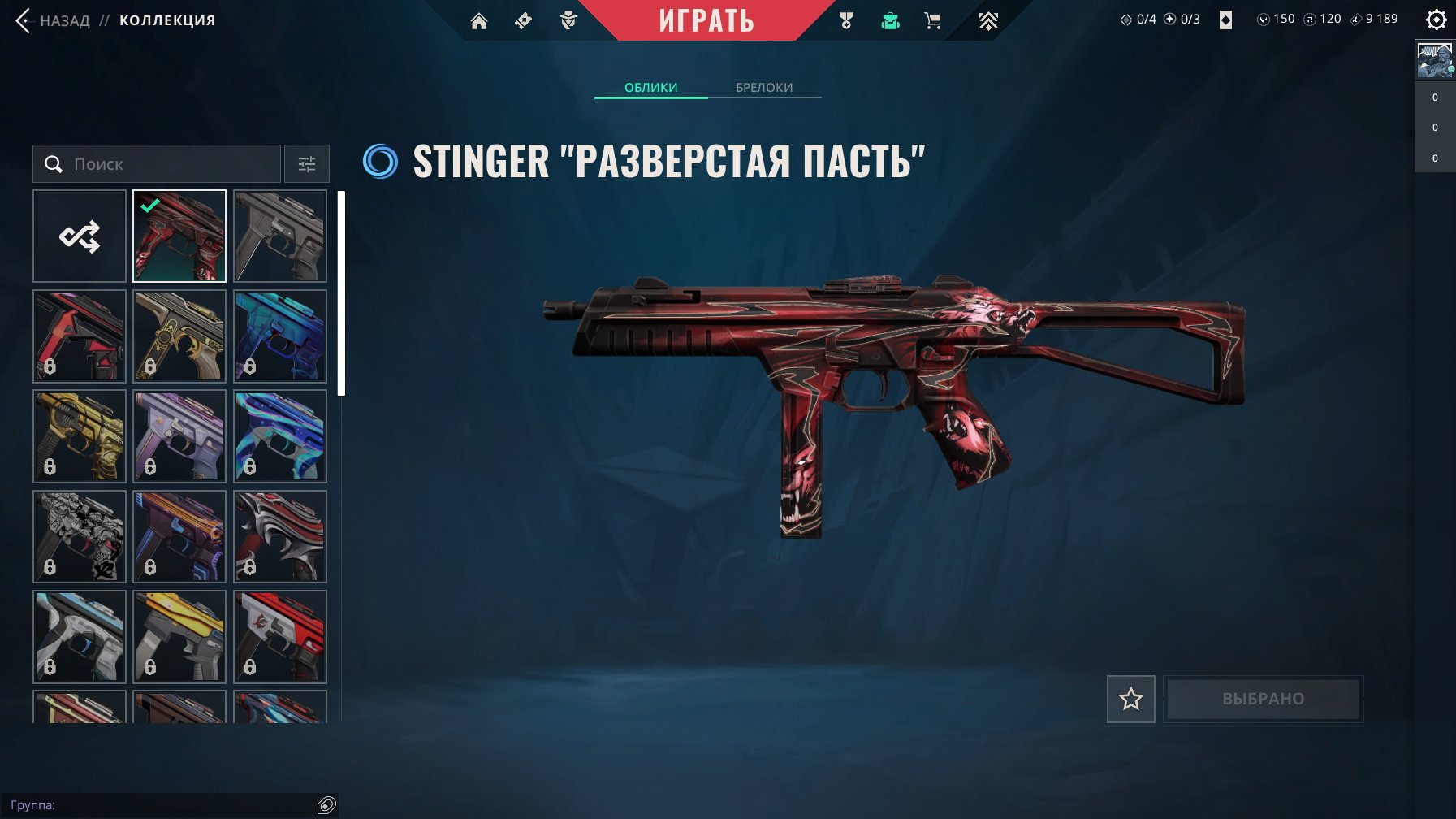Open the home screen icon
The height and width of the screenshot is (819, 1456).
(479, 21)
